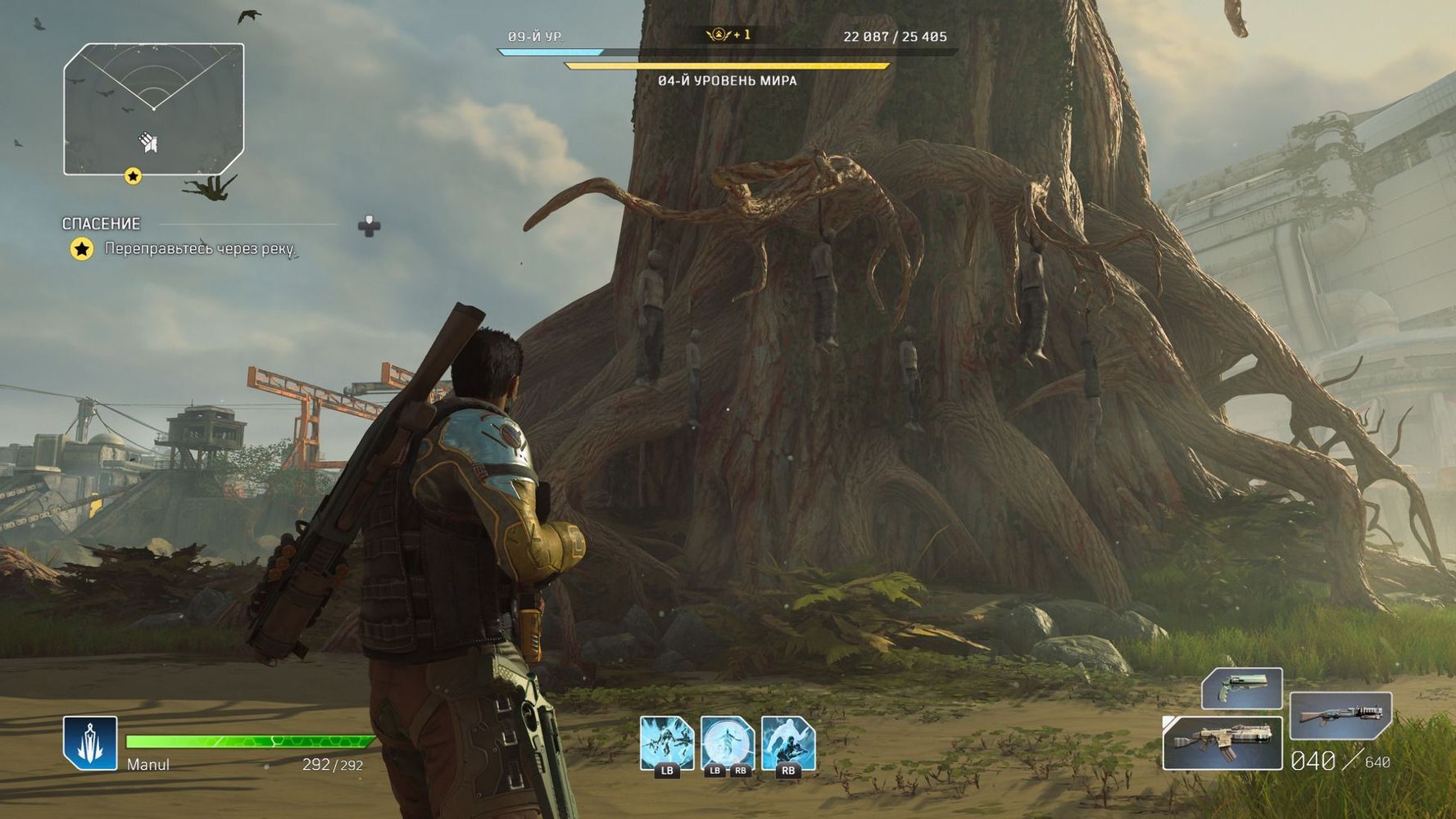This screenshot has height=819, width=1456.
Task: Activate the ability showing fighters in a blast
Action: coord(667,743)
